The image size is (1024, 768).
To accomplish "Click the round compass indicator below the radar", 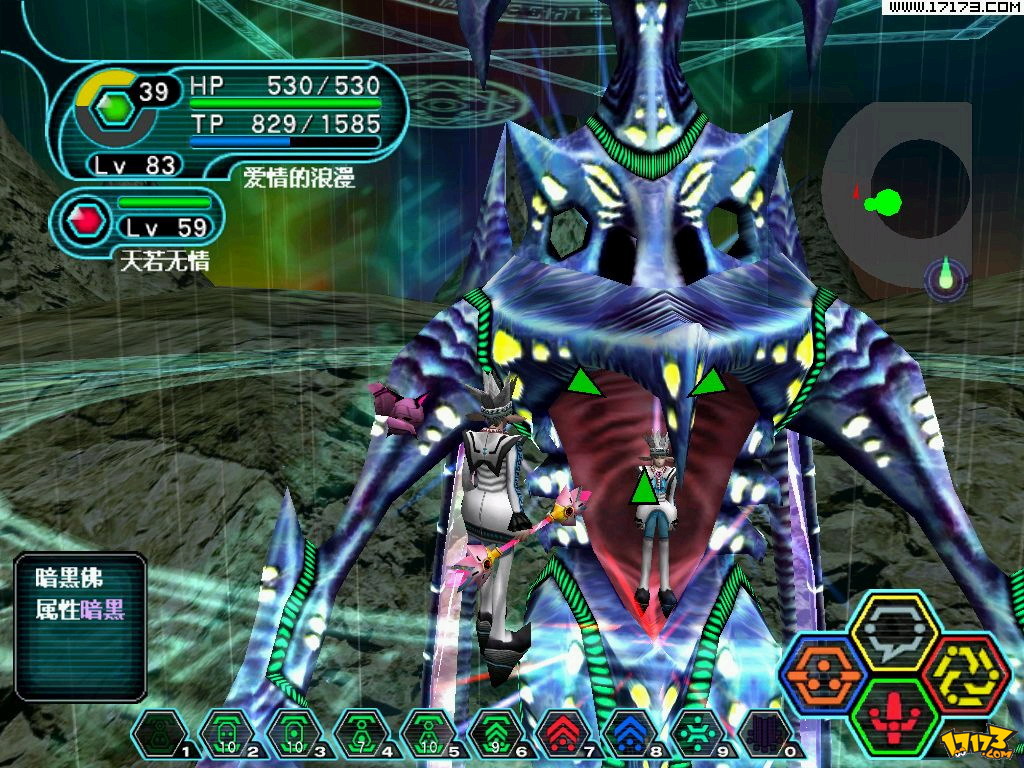I will 946,278.
